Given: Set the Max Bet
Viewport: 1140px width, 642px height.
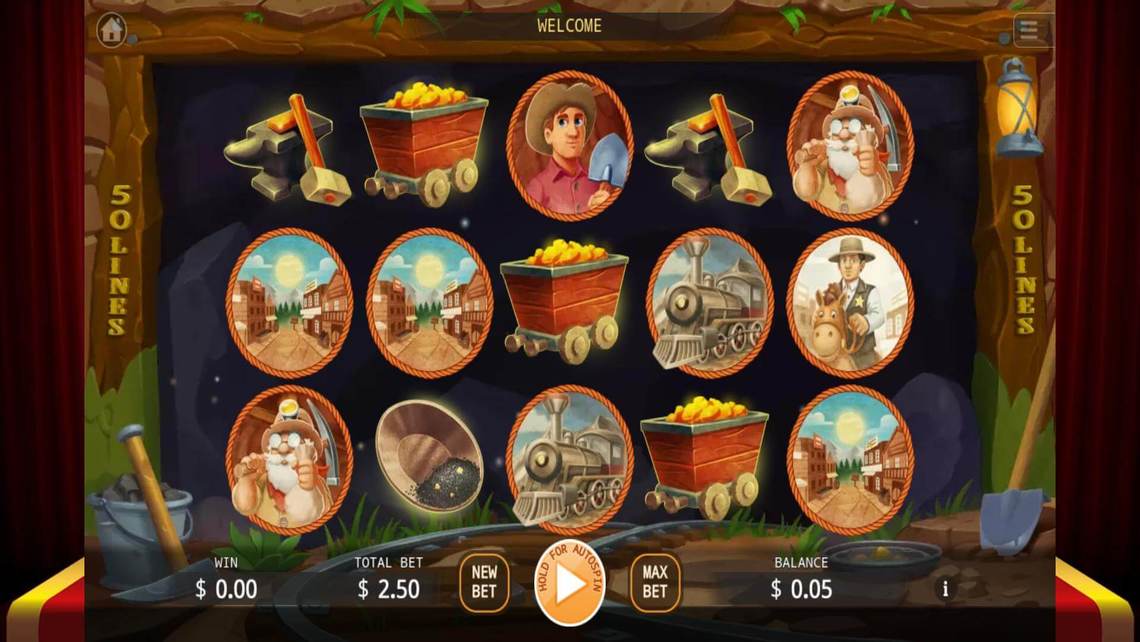Looking at the screenshot, I should (x=655, y=582).
